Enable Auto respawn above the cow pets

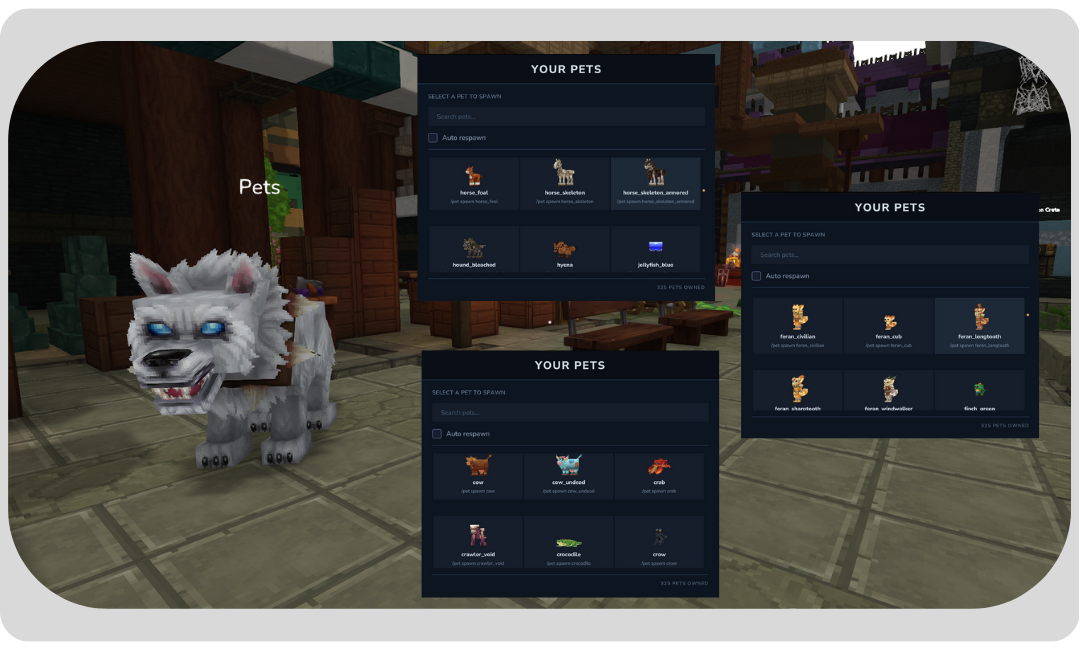pyautogui.click(x=437, y=434)
